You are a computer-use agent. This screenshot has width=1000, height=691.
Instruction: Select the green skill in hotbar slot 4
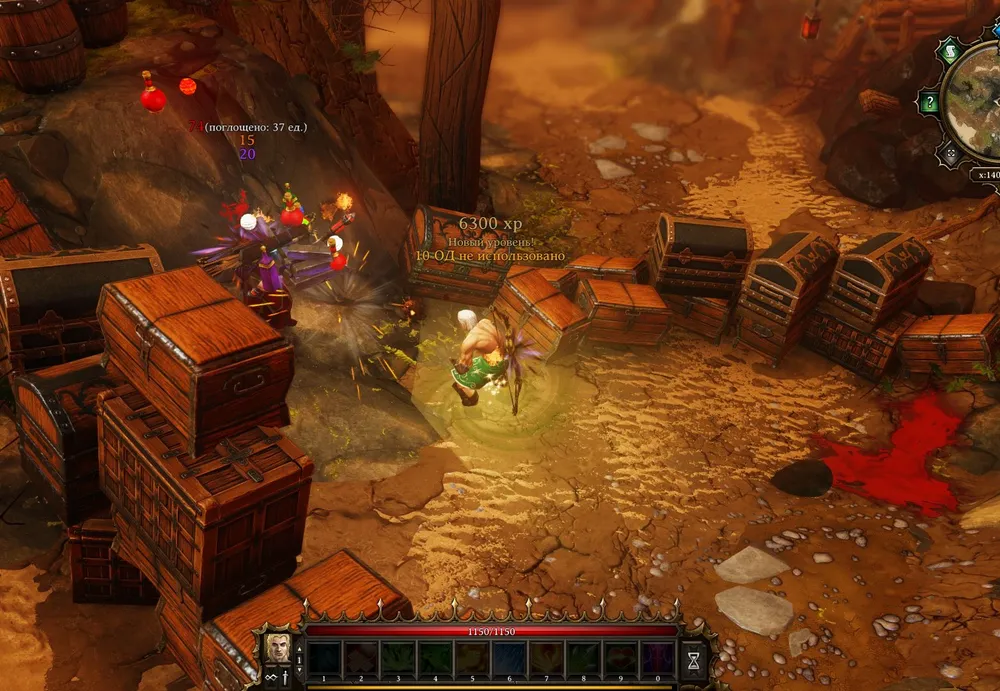point(435,659)
